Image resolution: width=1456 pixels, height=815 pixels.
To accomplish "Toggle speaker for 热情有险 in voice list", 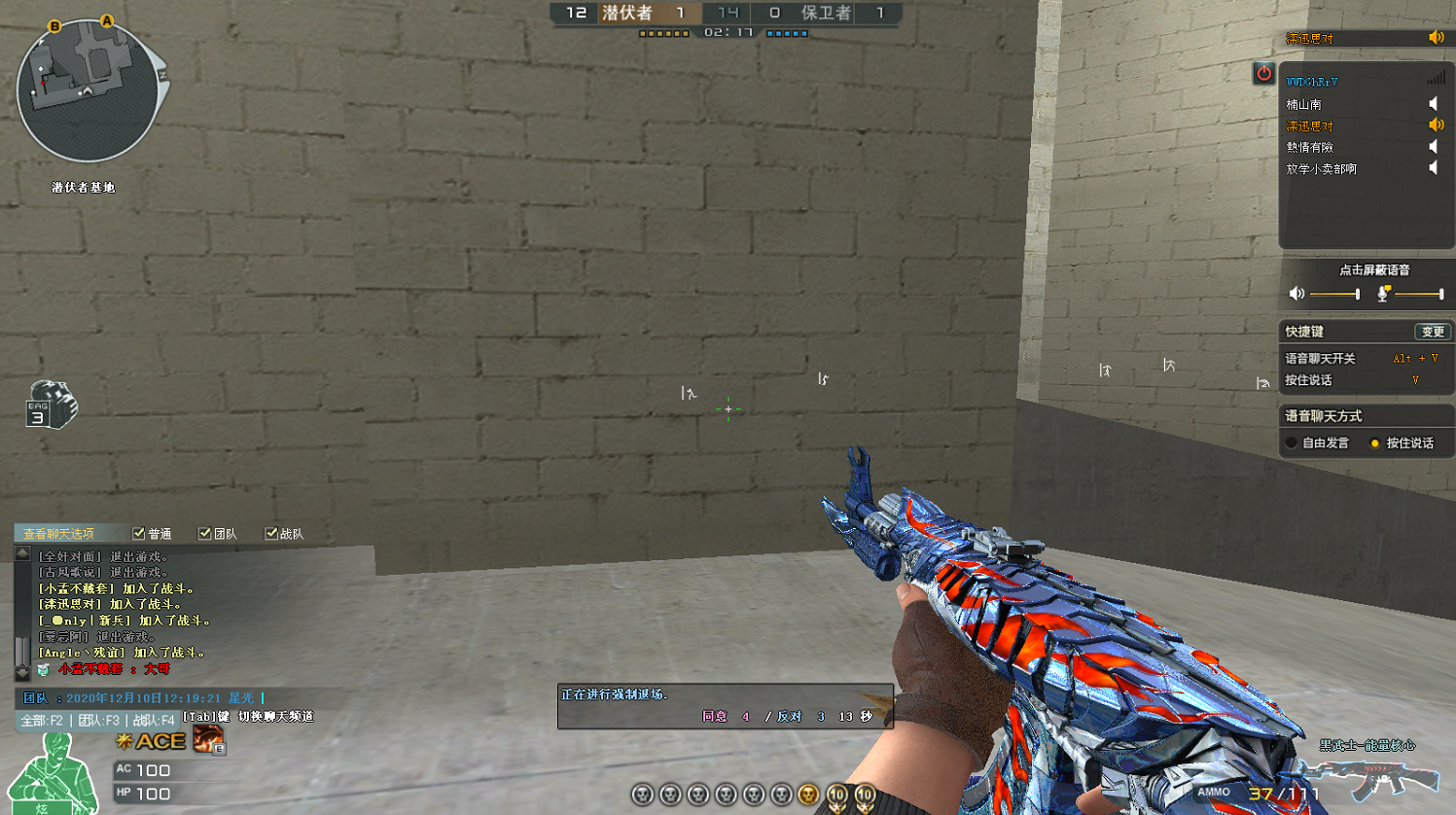I will [1434, 147].
